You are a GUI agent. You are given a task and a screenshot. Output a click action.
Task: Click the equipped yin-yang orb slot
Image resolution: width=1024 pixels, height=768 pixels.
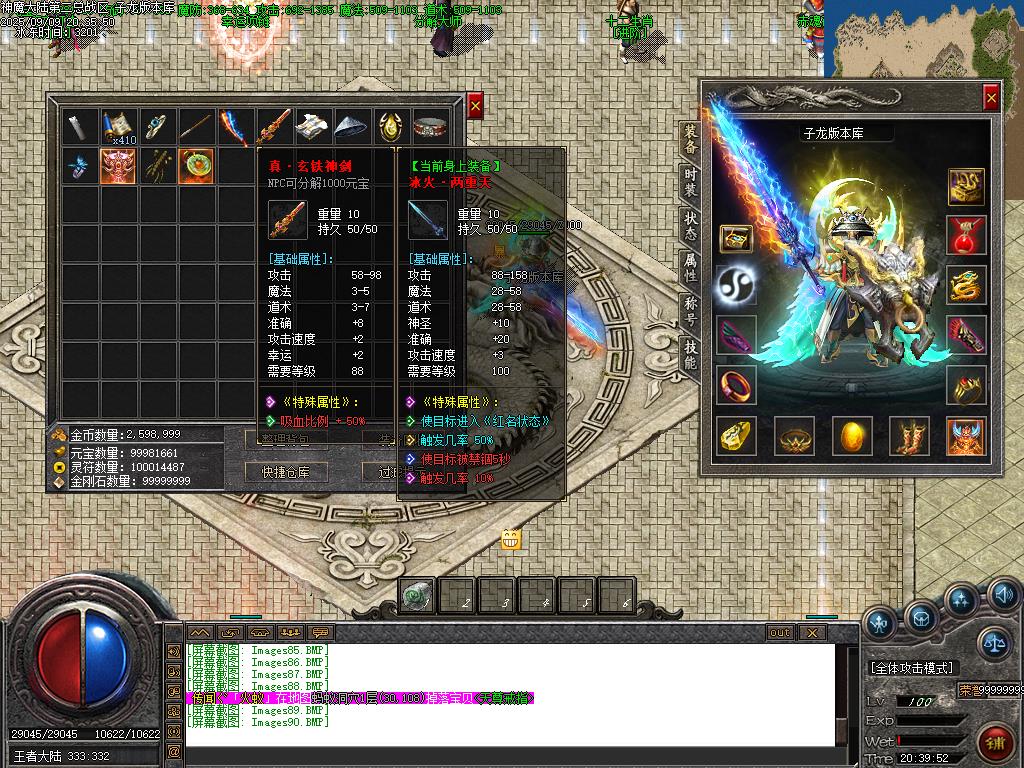[736, 286]
